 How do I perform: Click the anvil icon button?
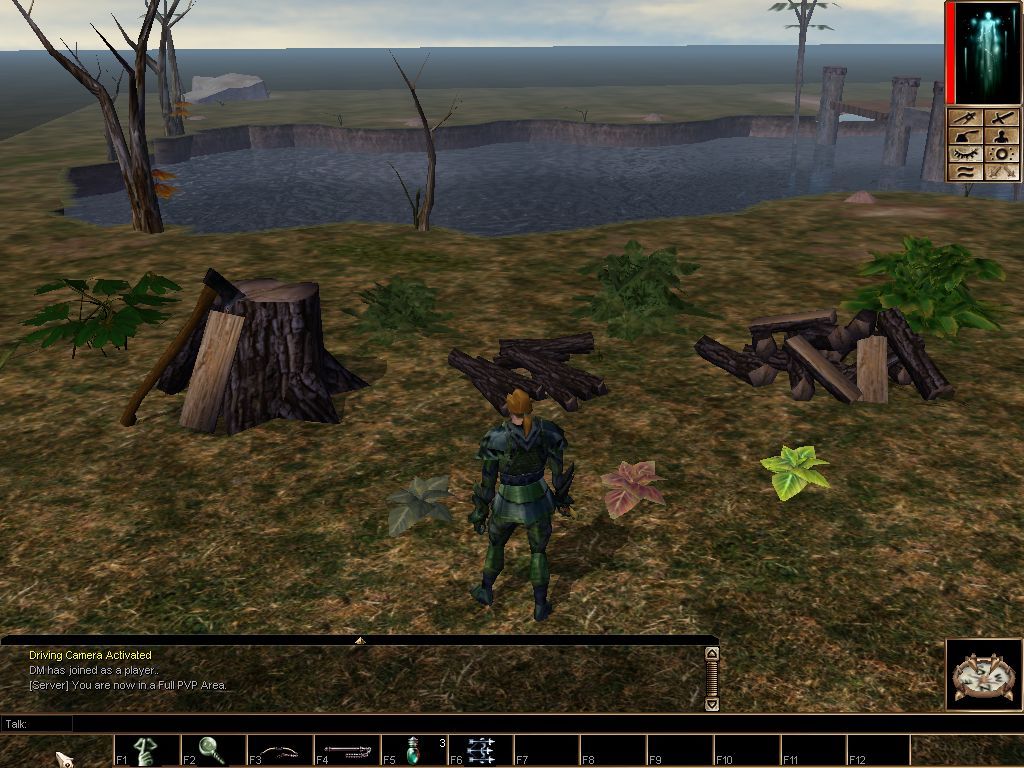pyautogui.click(x=965, y=137)
